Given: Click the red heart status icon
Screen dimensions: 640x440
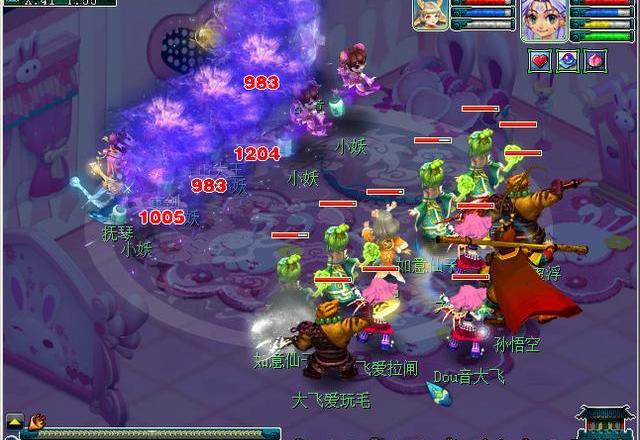Looking at the screenshot, I should [540, 61].
